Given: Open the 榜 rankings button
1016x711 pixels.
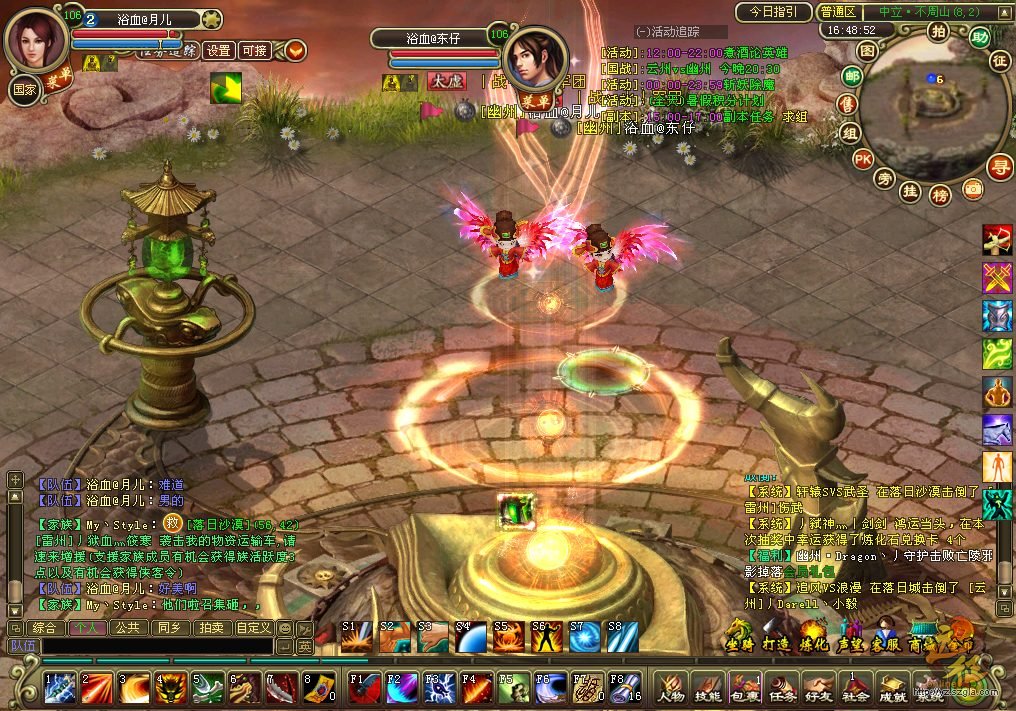Looking at the screenshot, I should (940, 195).
